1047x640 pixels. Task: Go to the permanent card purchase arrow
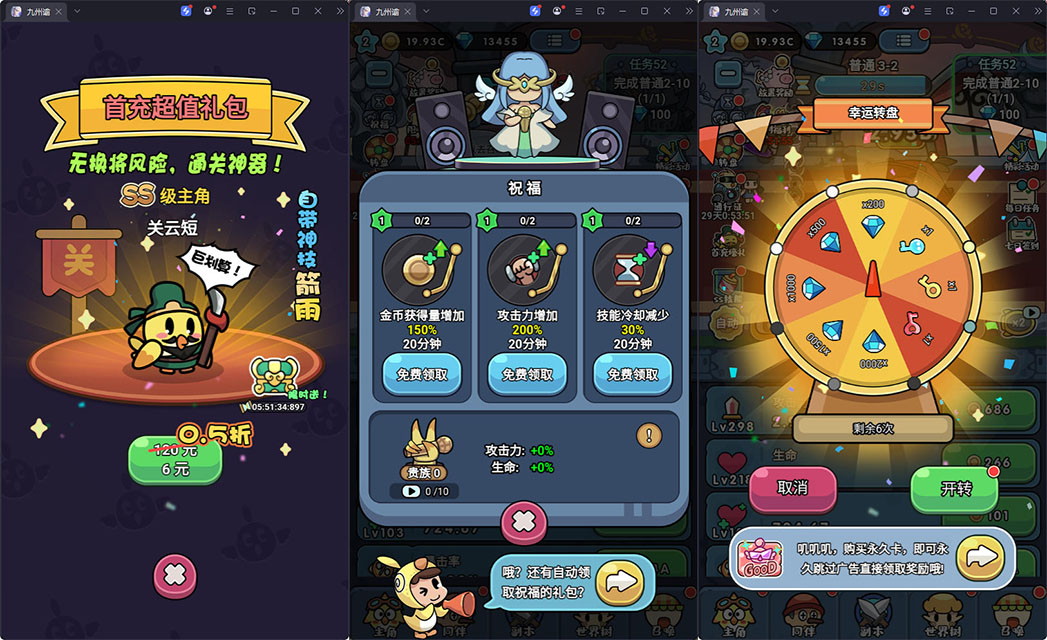[981, 557]
